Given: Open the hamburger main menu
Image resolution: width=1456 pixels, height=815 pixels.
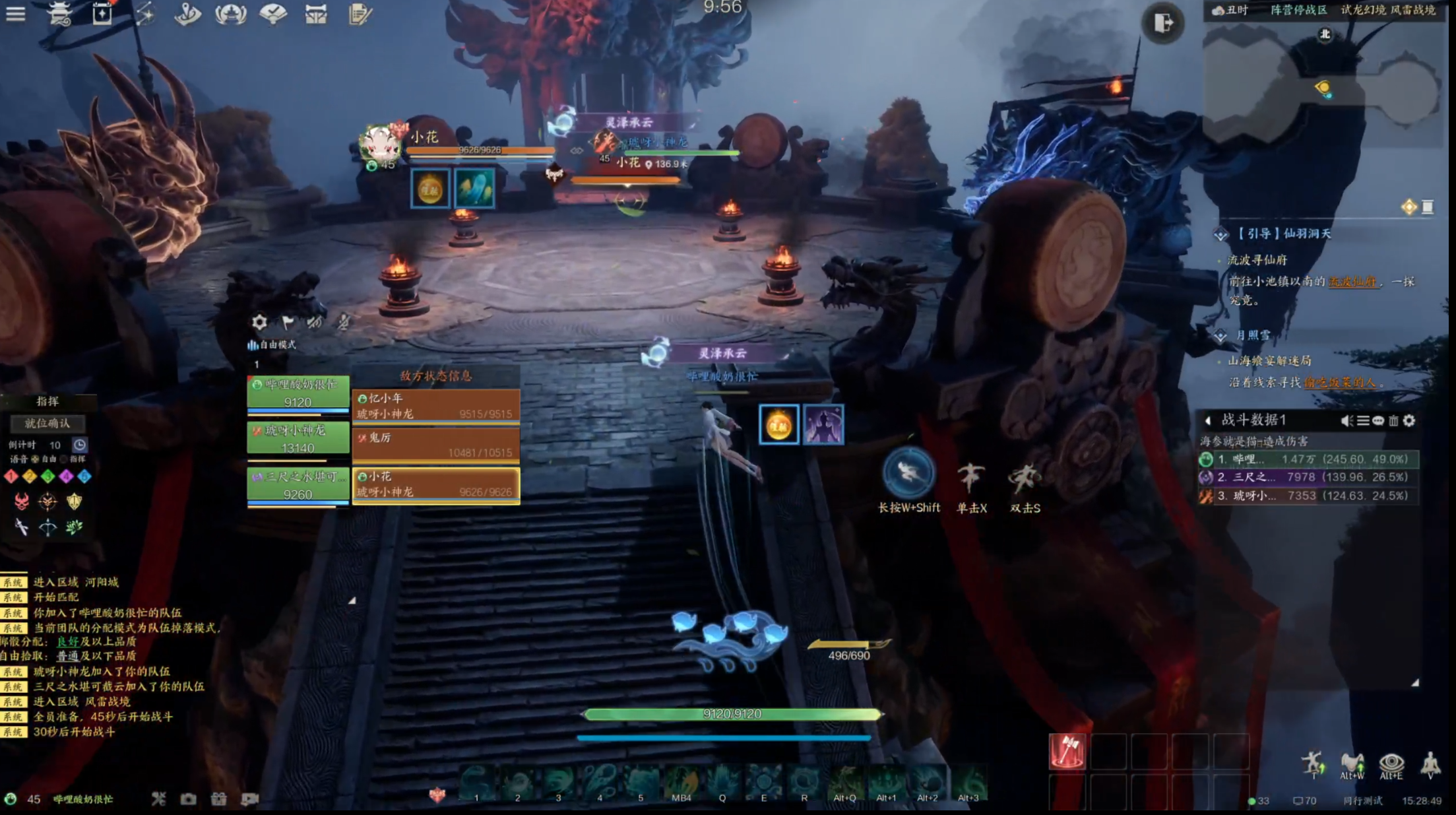Looking at the screenshot, I should [15, 14].
